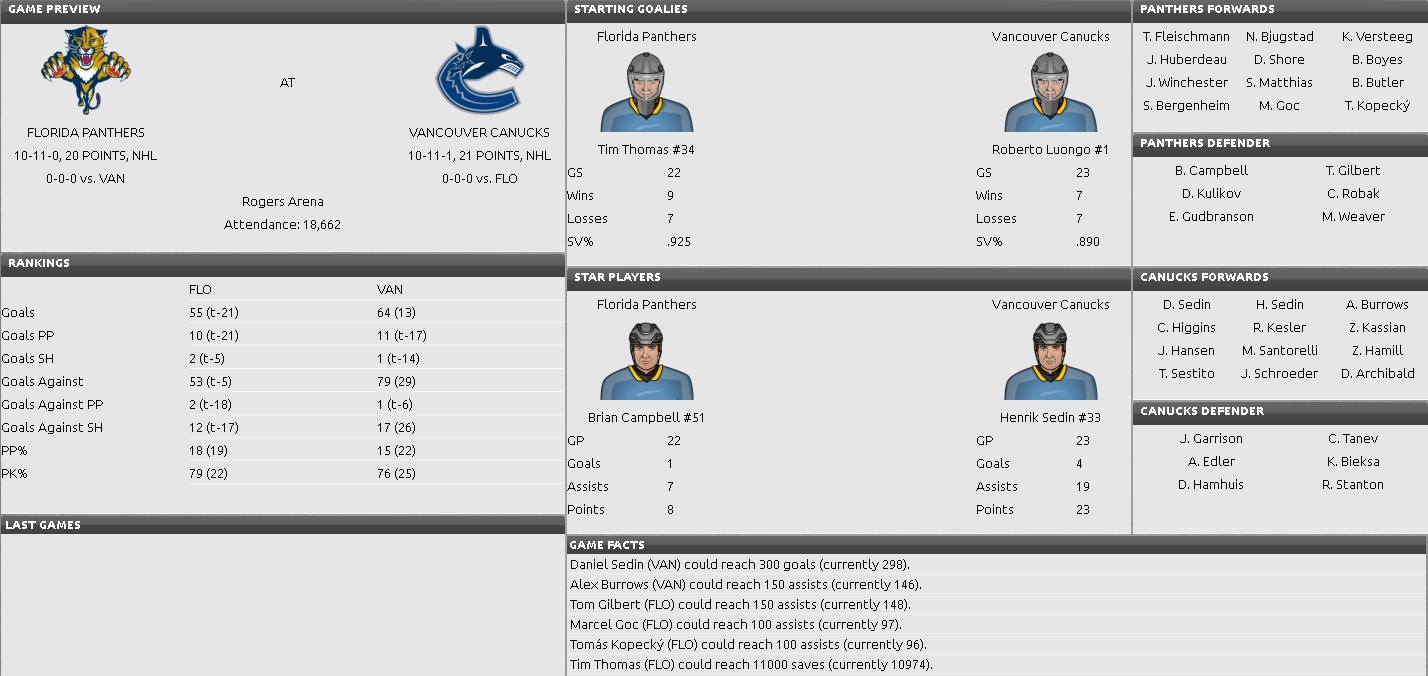This screenshot has width=1428, height=676.
Task: Click the Vancouver Canucks orca logo
Action: pos(479,68)
